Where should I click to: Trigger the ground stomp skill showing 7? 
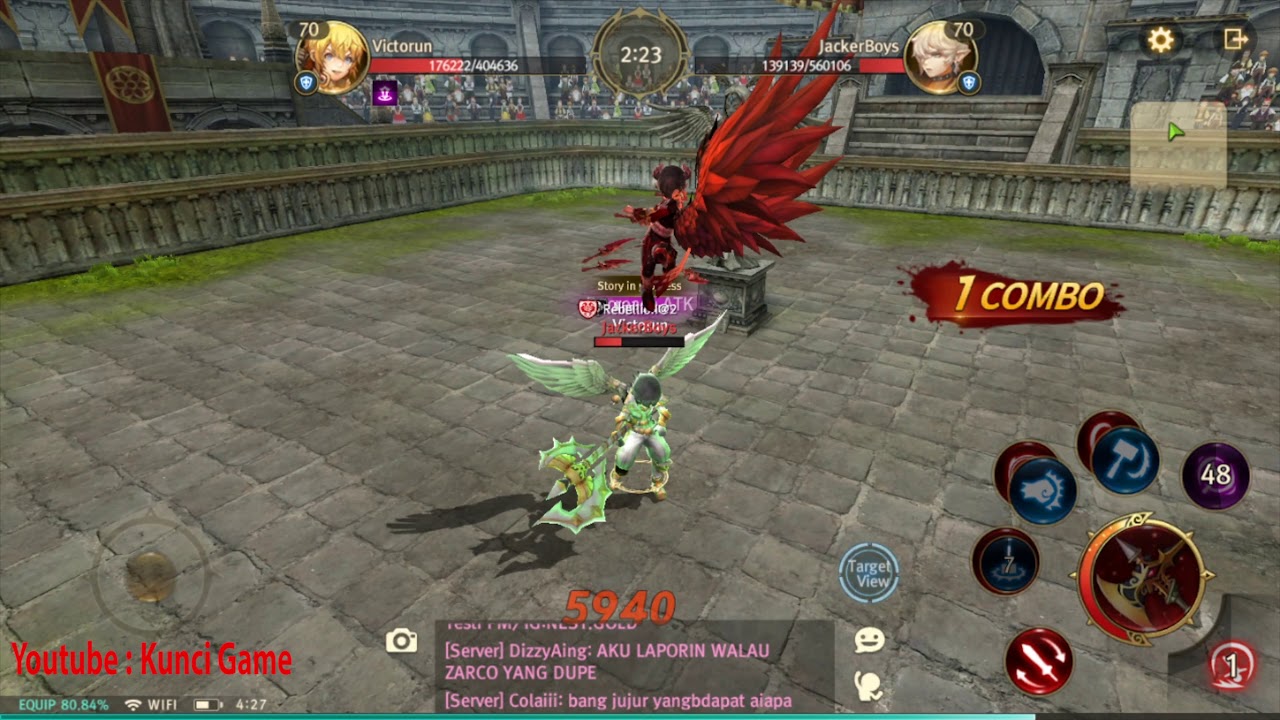[1005, 561]
